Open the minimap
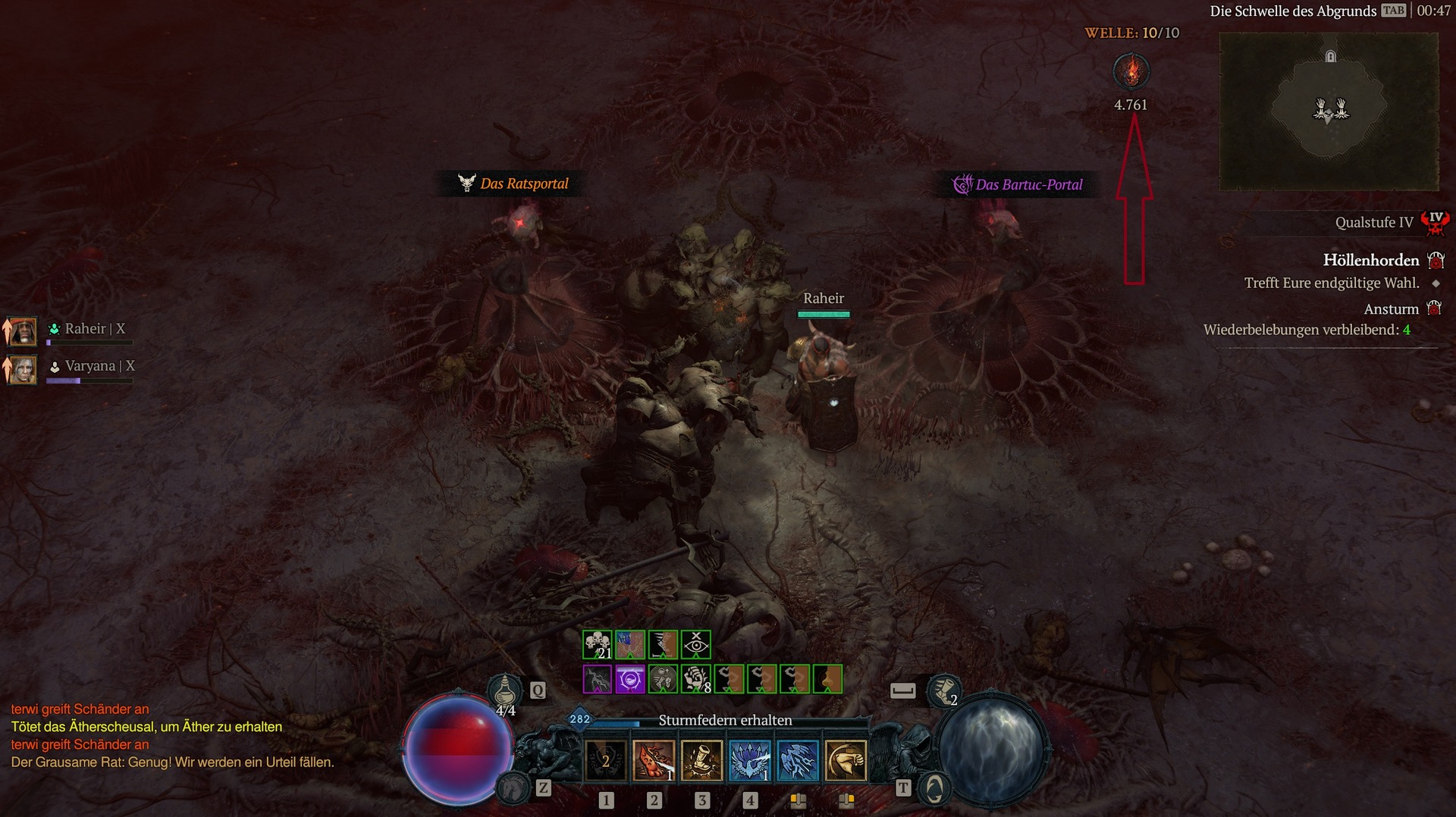This screenshot has height=817, width=1456. pyautogui.click(x=1329, y=111)
